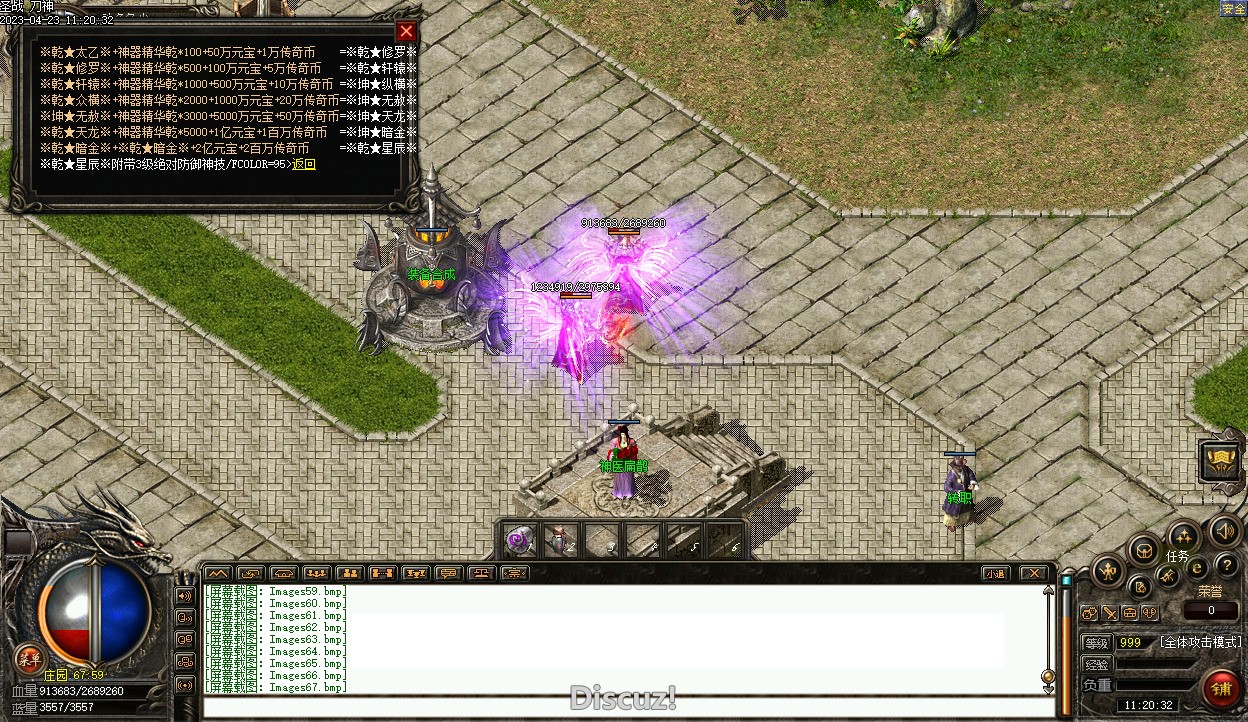The image size is (1248, 722).
Task: Open the red 铺 shop button
Action: pyautogui.click(x=1221, y=689)
